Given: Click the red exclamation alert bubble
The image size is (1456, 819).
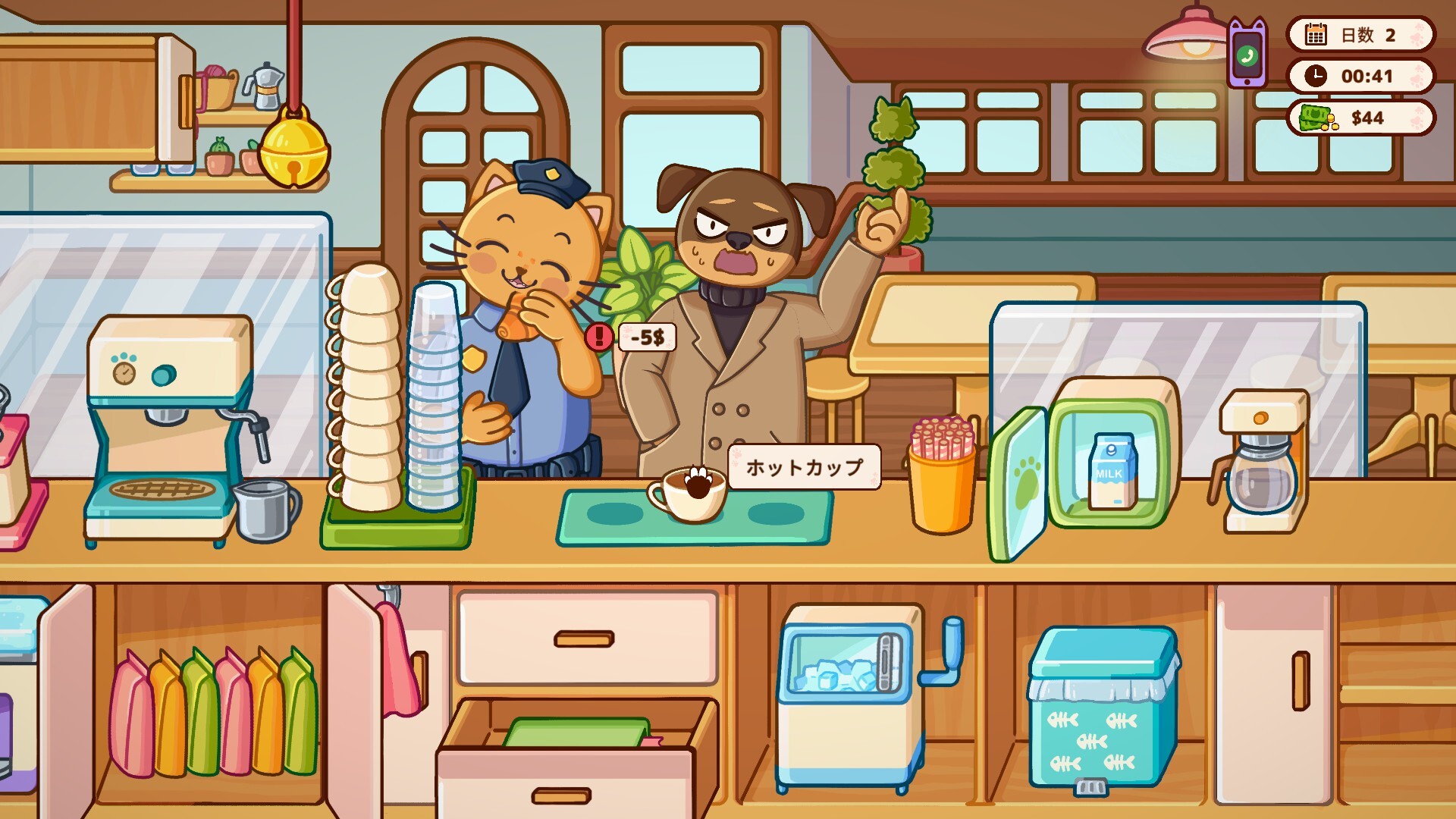Looking at the screenshot, I should 598,337.
